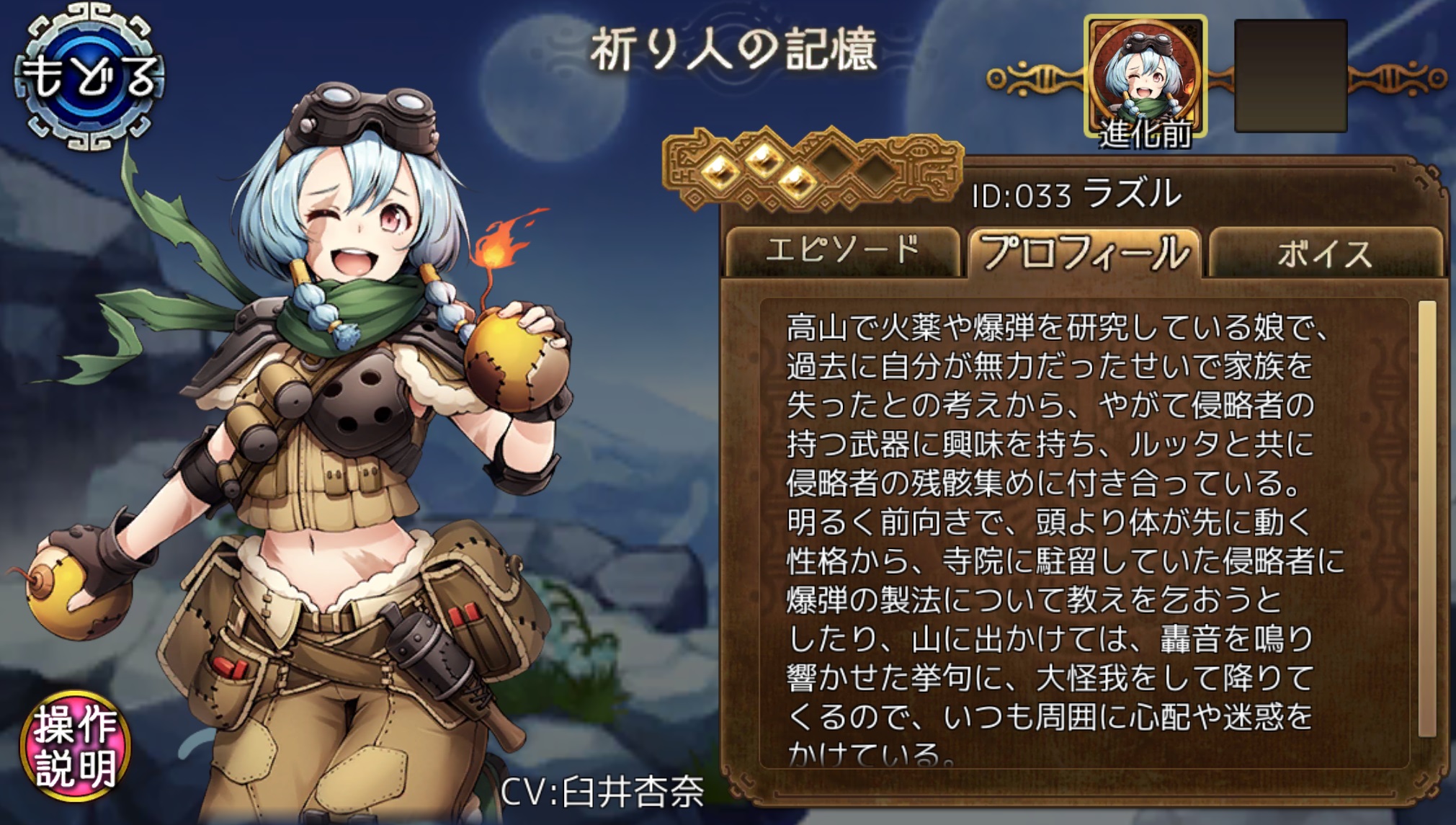This screenshot has width=1456, height=825.
Task: Select the dark empty evolution slot
Action: [1290, 76]
